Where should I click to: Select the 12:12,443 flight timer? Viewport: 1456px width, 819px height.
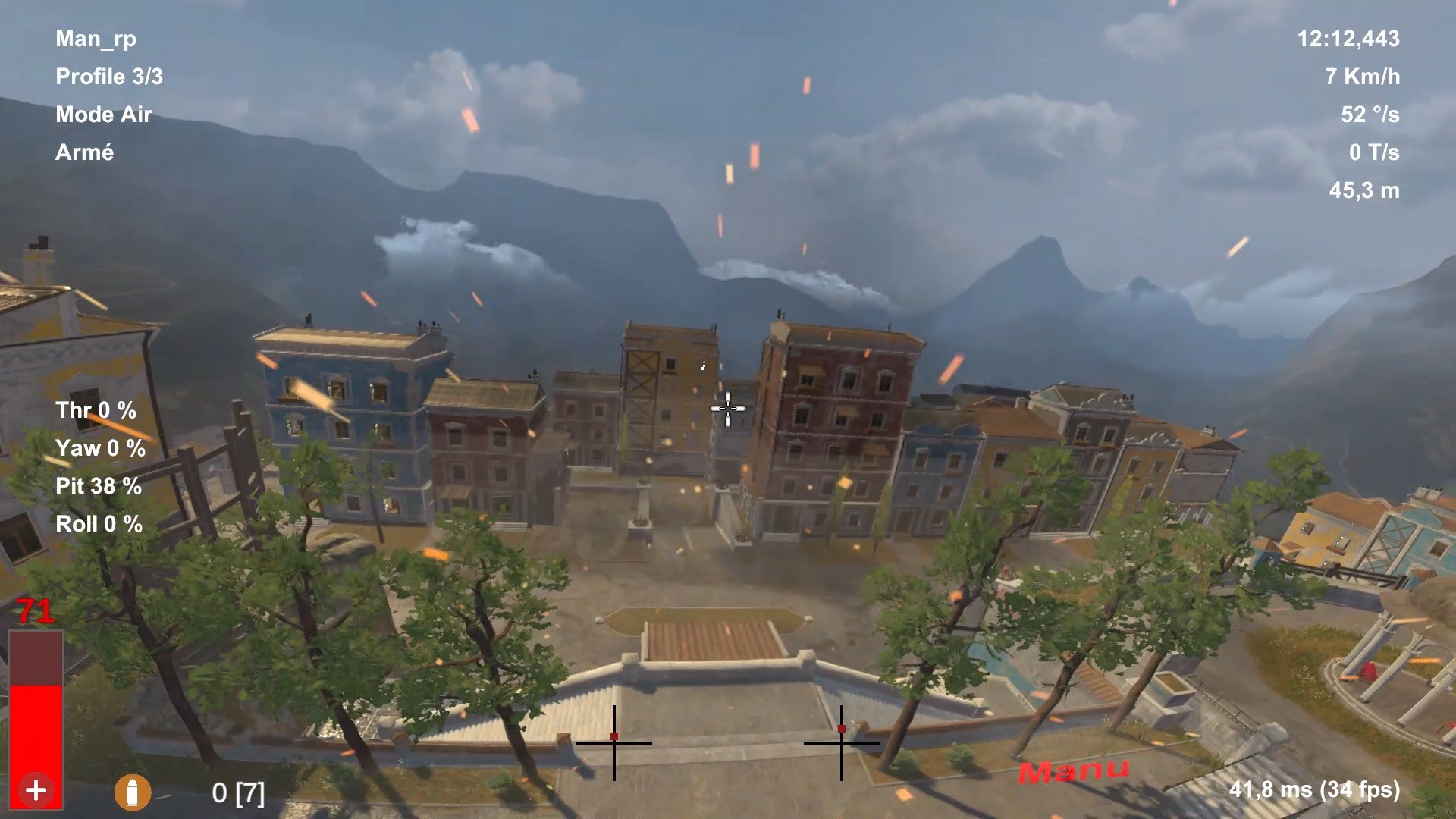1351,39
